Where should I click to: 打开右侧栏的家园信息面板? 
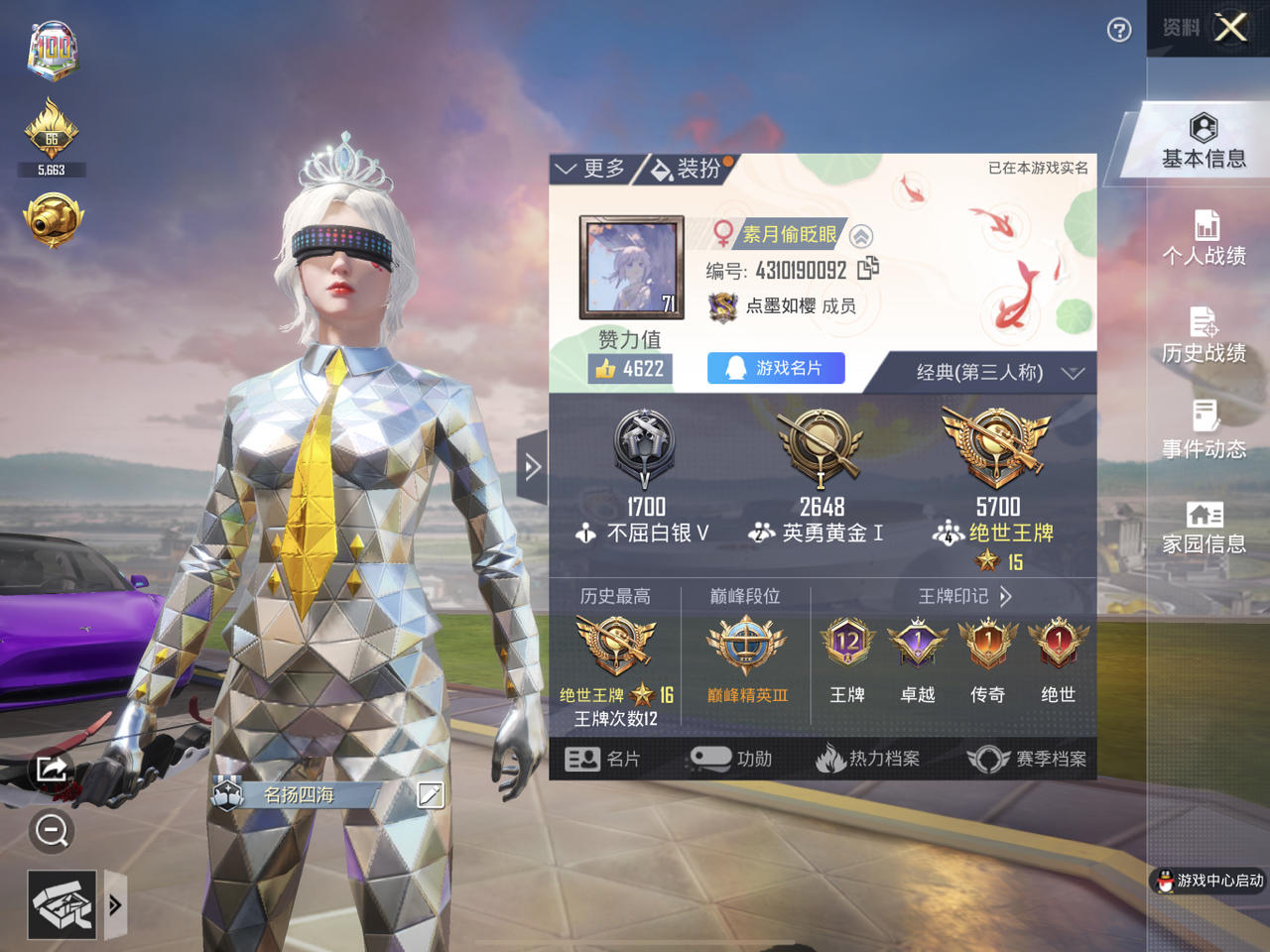1205,524
